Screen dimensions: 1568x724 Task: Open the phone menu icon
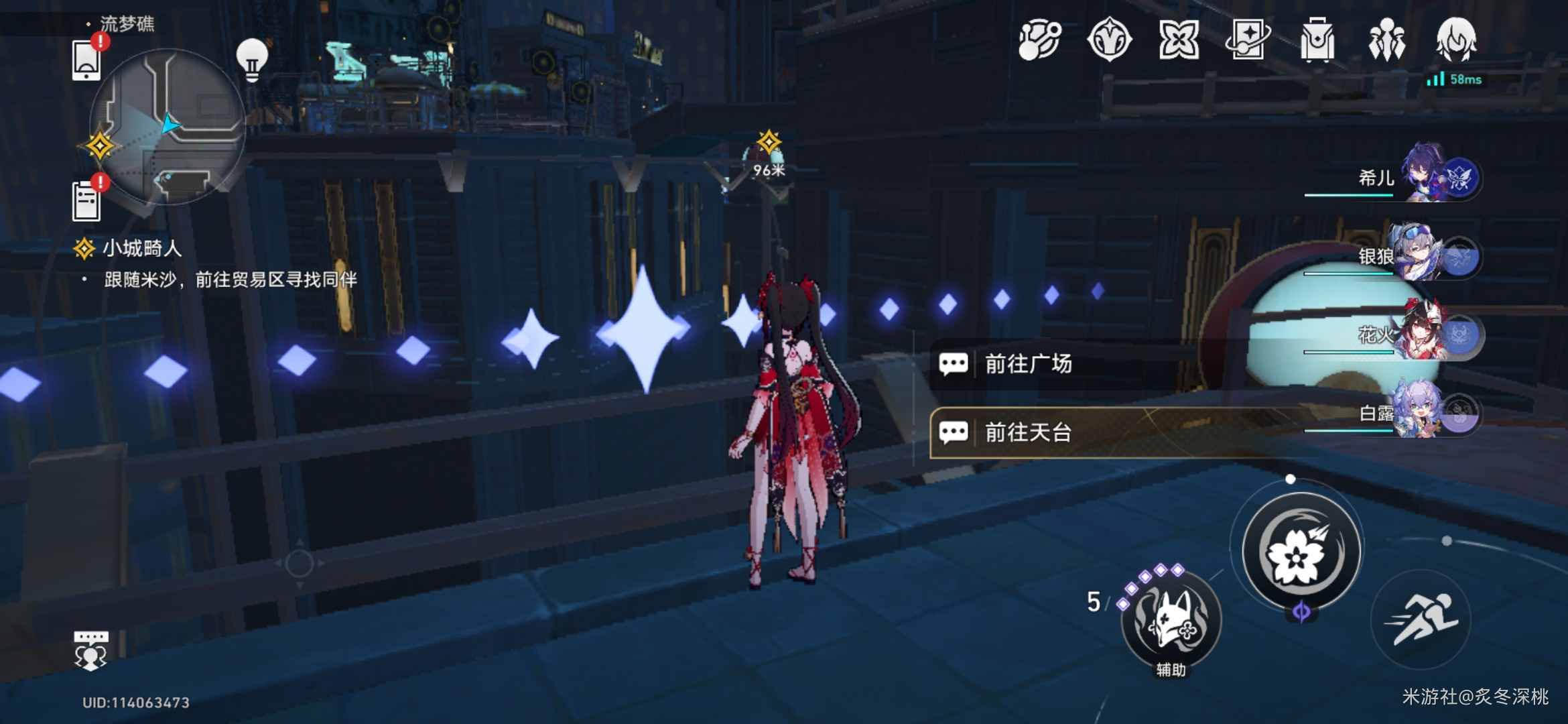[x=87, y=60]
